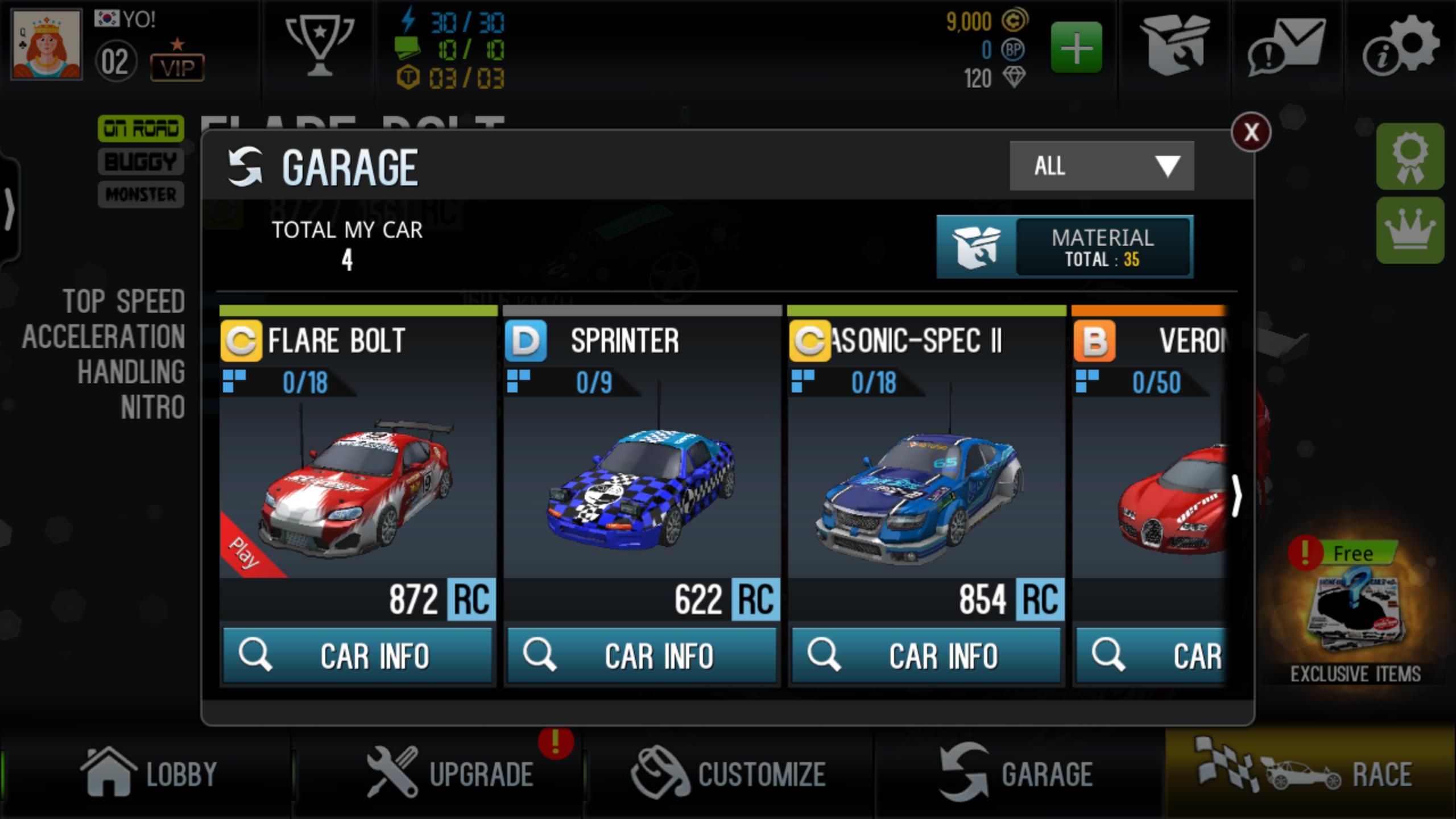
Task: Open the ALL filter dropdown
Action: pos(1101,166)
